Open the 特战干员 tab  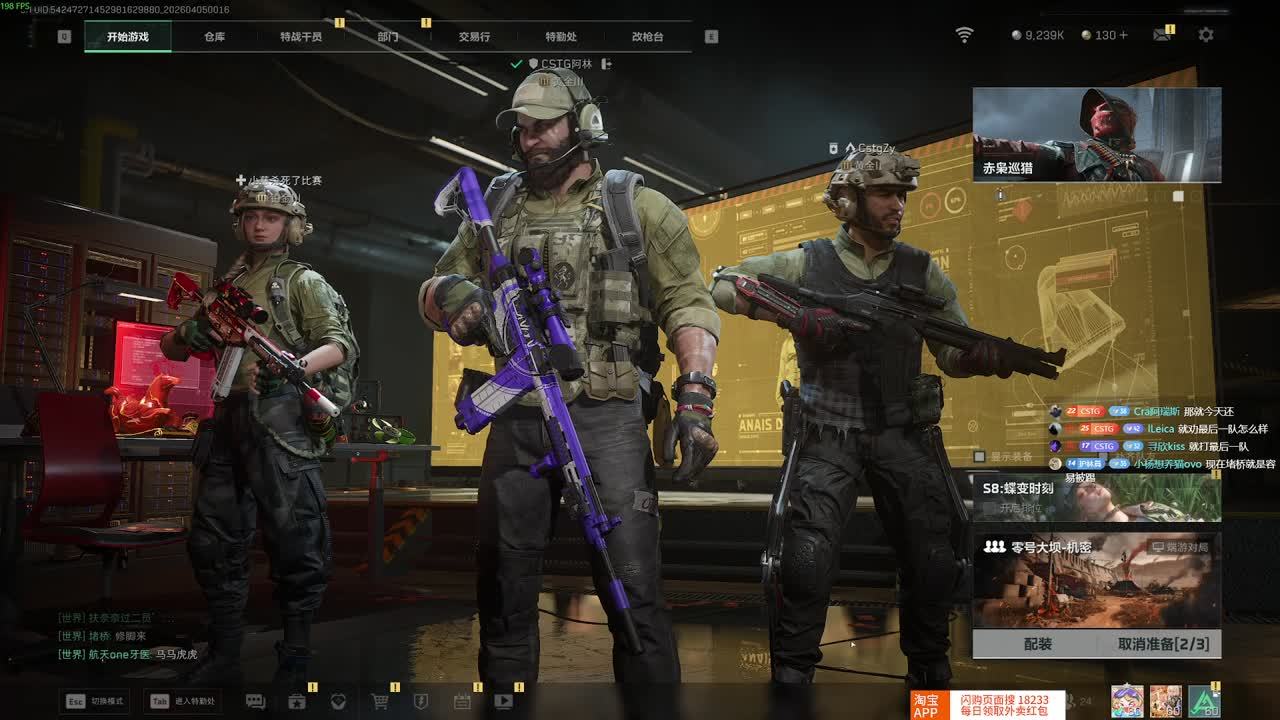(301, 37)
